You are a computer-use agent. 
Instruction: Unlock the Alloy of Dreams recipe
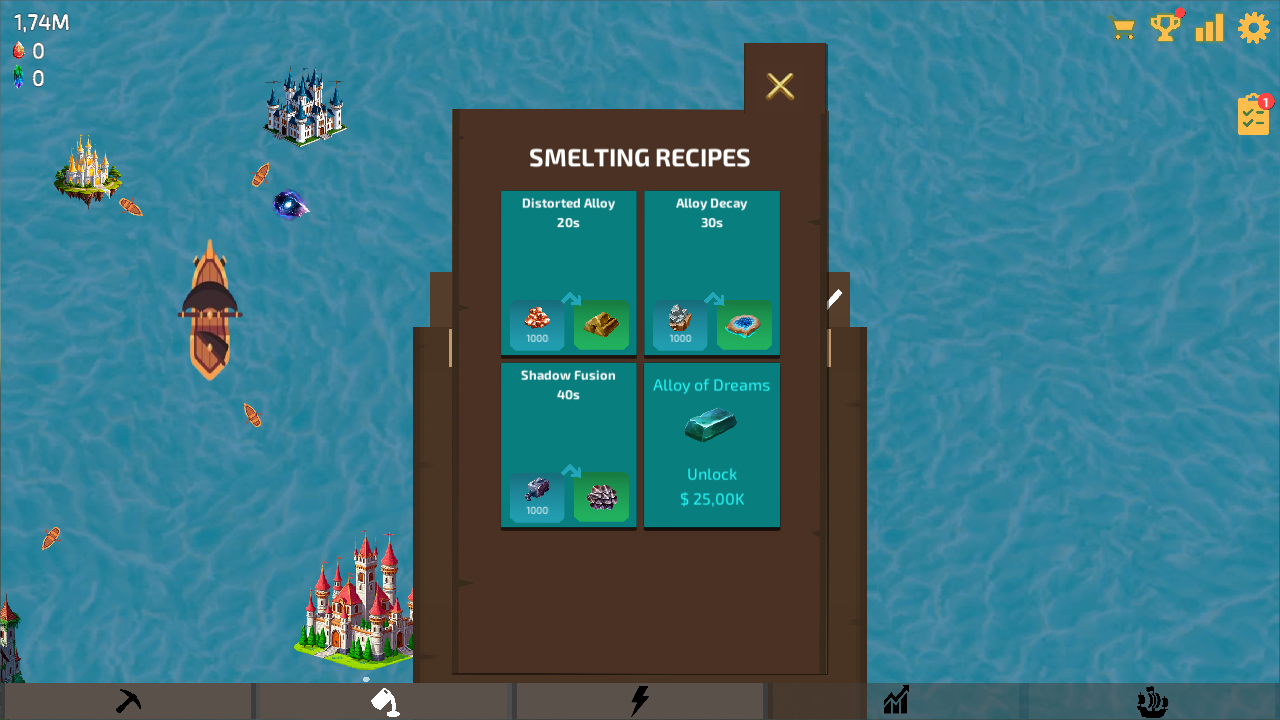tap(711, 473)
